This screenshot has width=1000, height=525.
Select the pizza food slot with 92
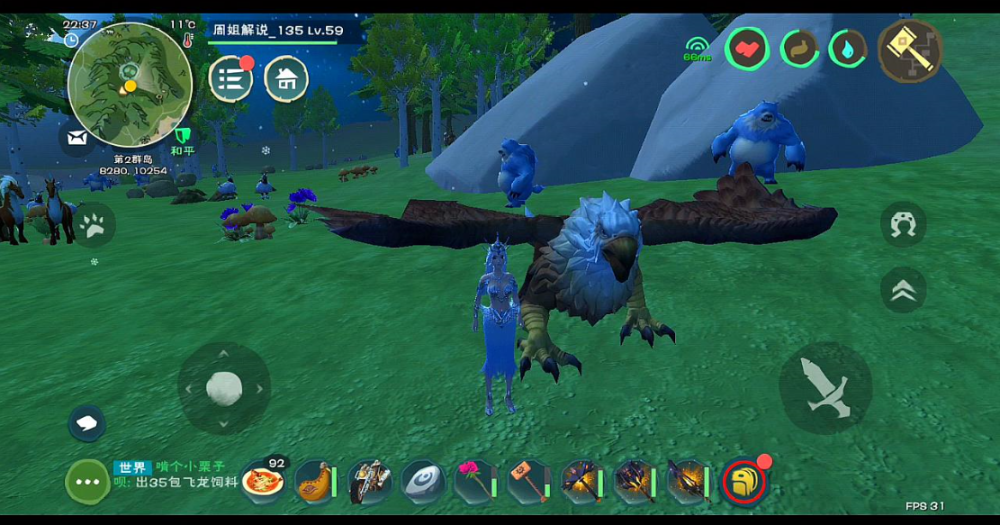pyautogui.click(x=263, y=481)
